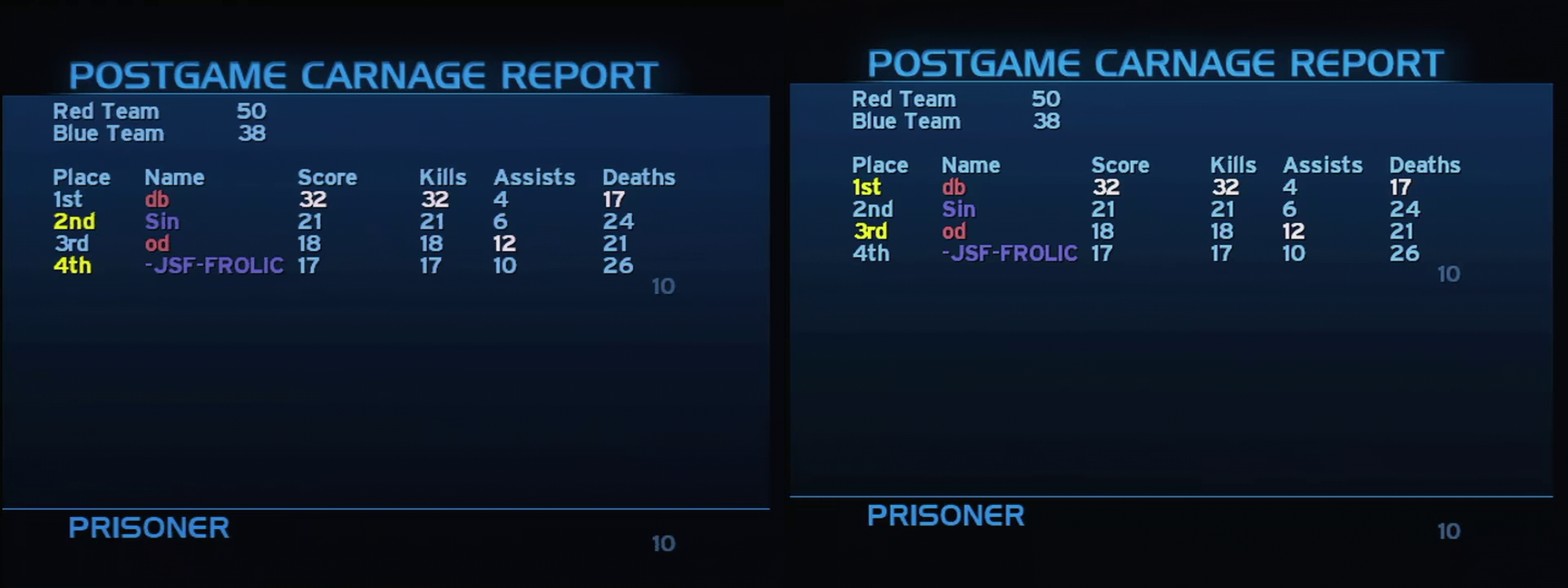The height and width of the screenshot is (588, 1568).
Task: Select player Sin on the left scoreboard
Action: (x=163, y=220)
